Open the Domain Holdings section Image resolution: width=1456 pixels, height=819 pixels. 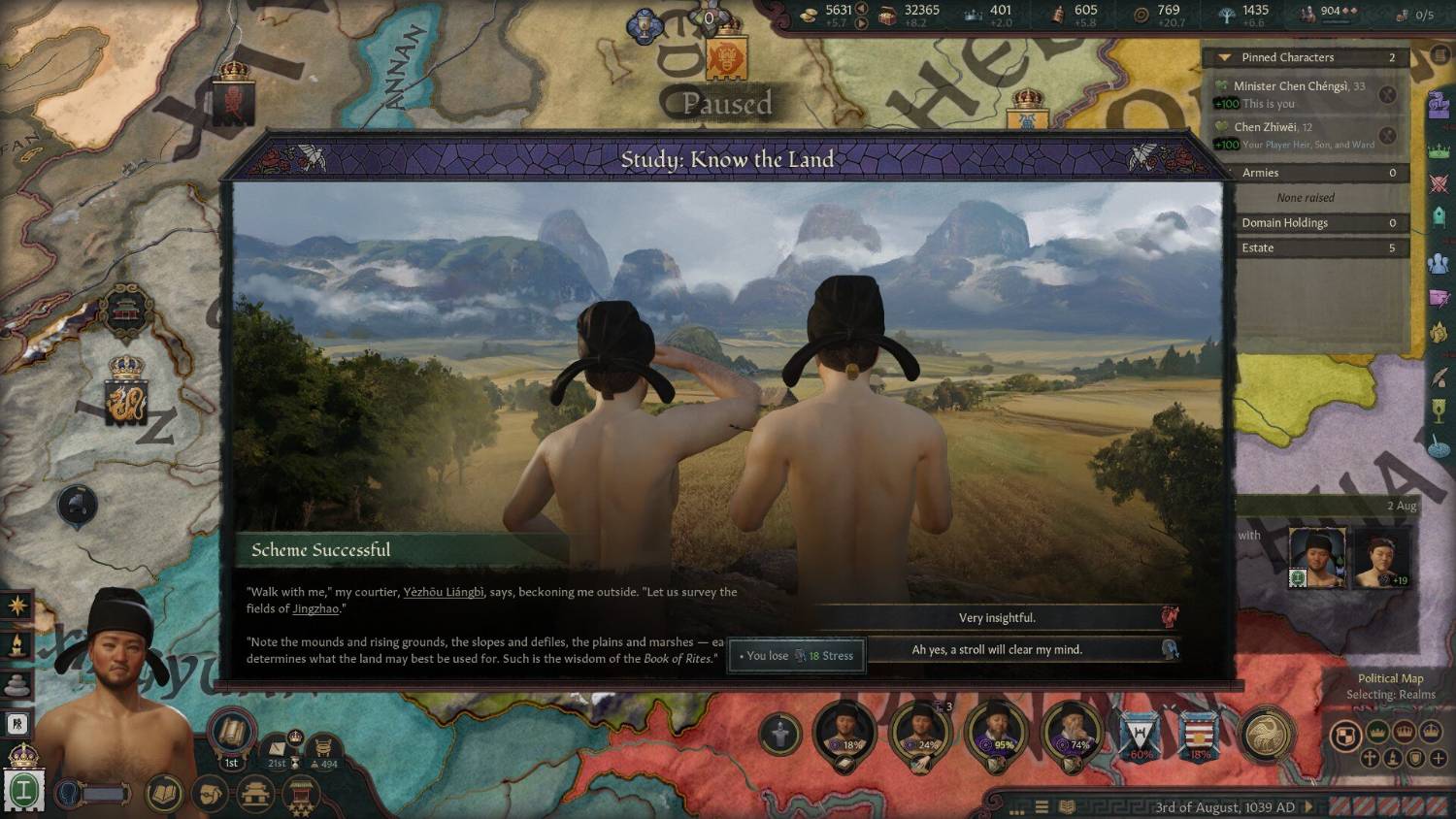[1306, 223]
